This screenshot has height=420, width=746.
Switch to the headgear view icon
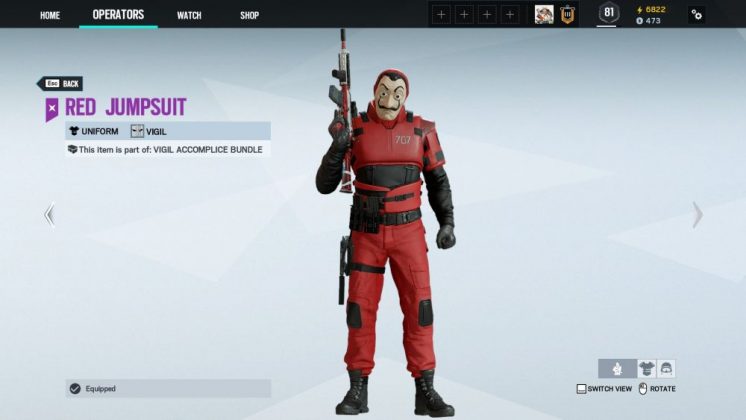tap(666, 369)
